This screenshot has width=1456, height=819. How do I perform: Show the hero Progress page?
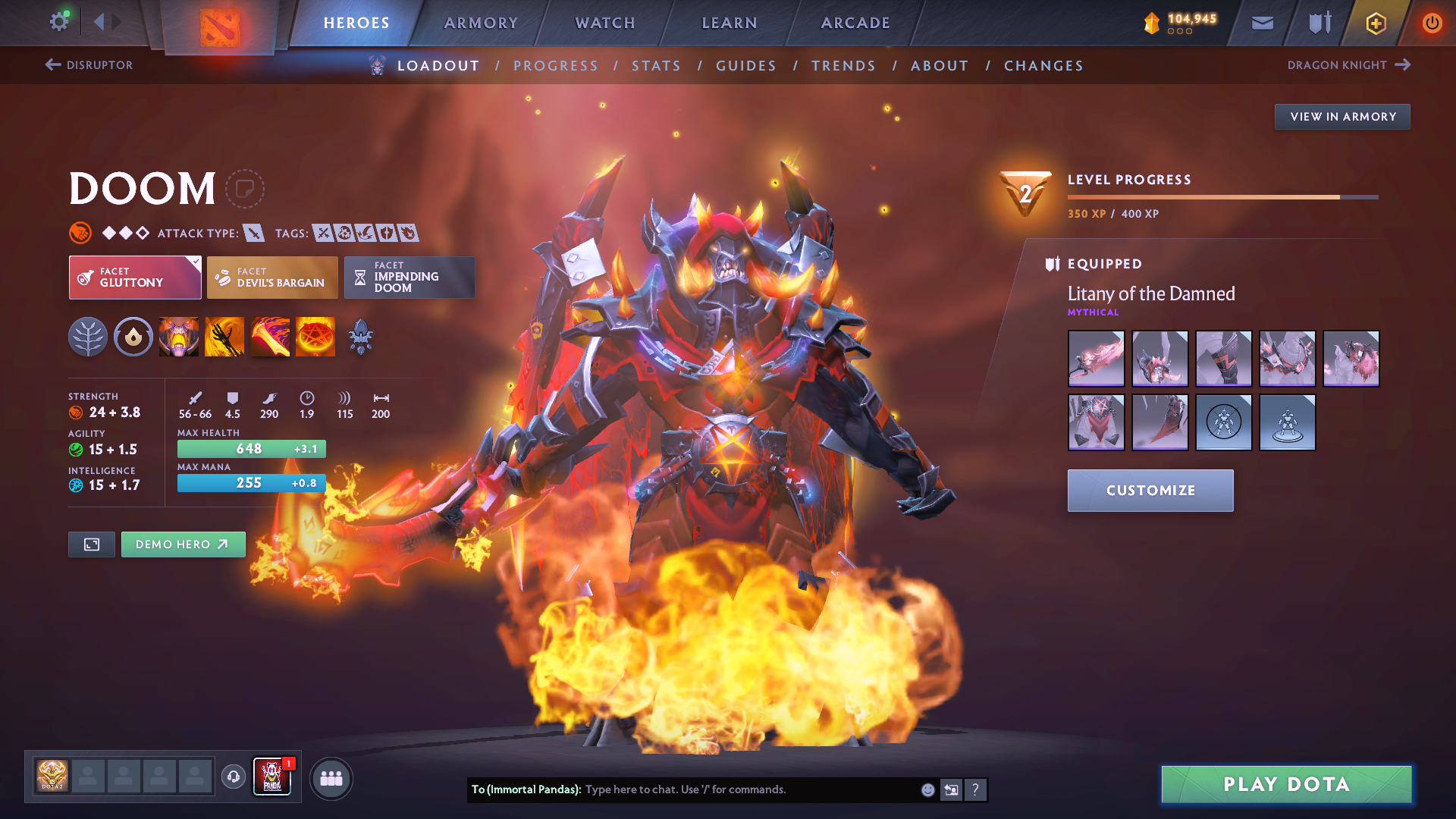coord(556,66)
